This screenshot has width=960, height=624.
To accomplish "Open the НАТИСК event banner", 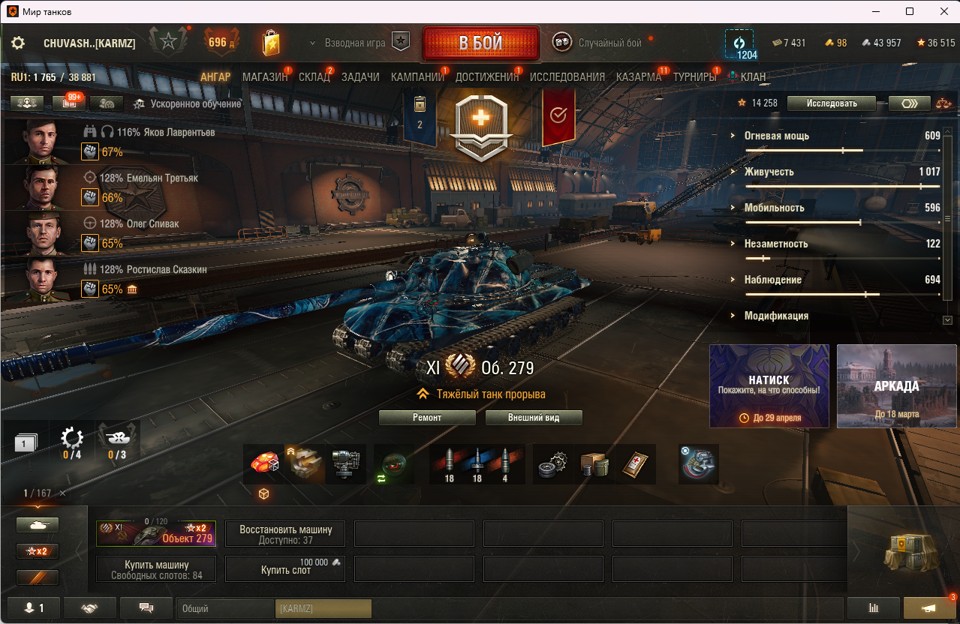I will click(769, 386).
